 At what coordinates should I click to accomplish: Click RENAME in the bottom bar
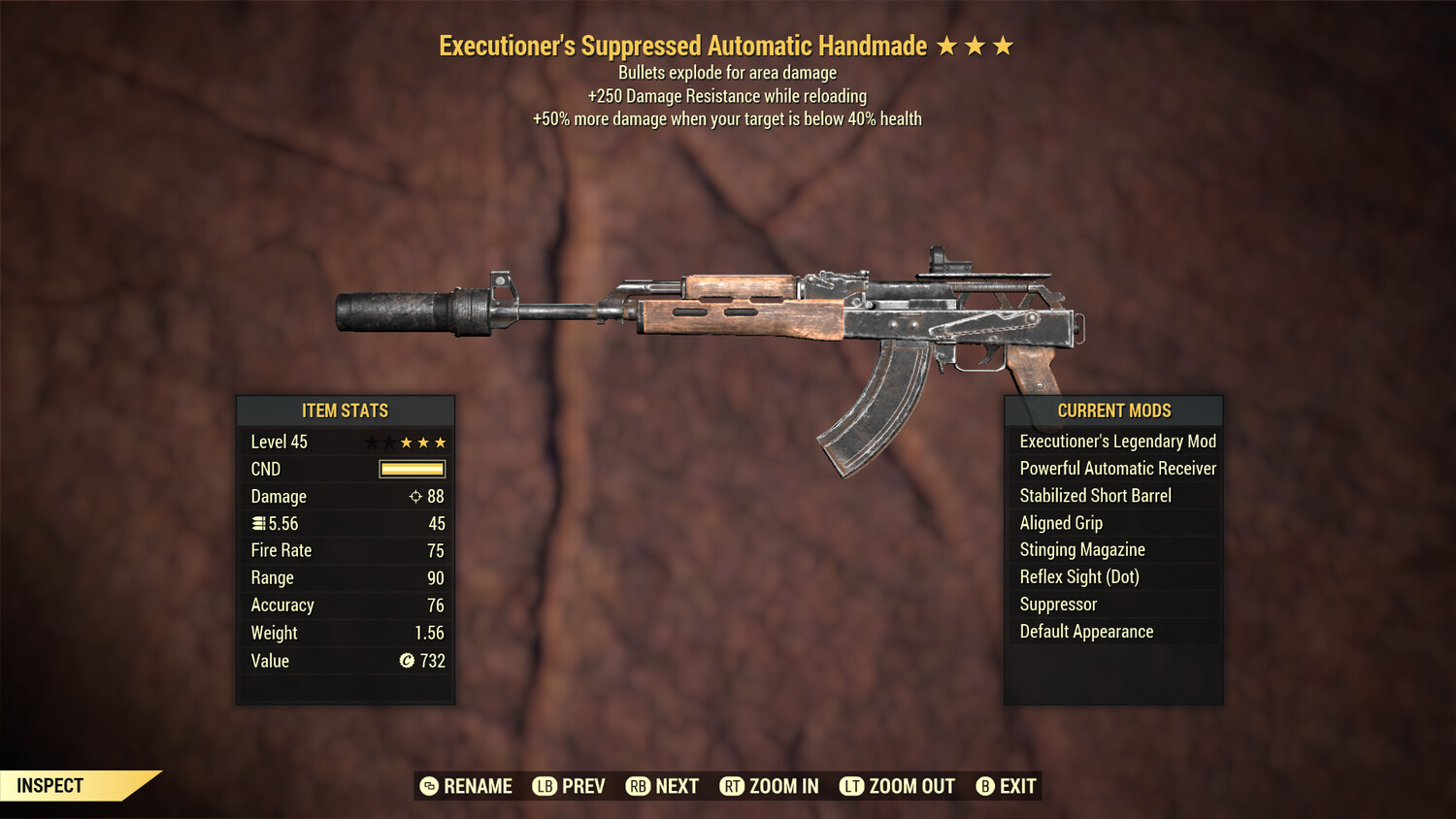[x=479, y=786]
